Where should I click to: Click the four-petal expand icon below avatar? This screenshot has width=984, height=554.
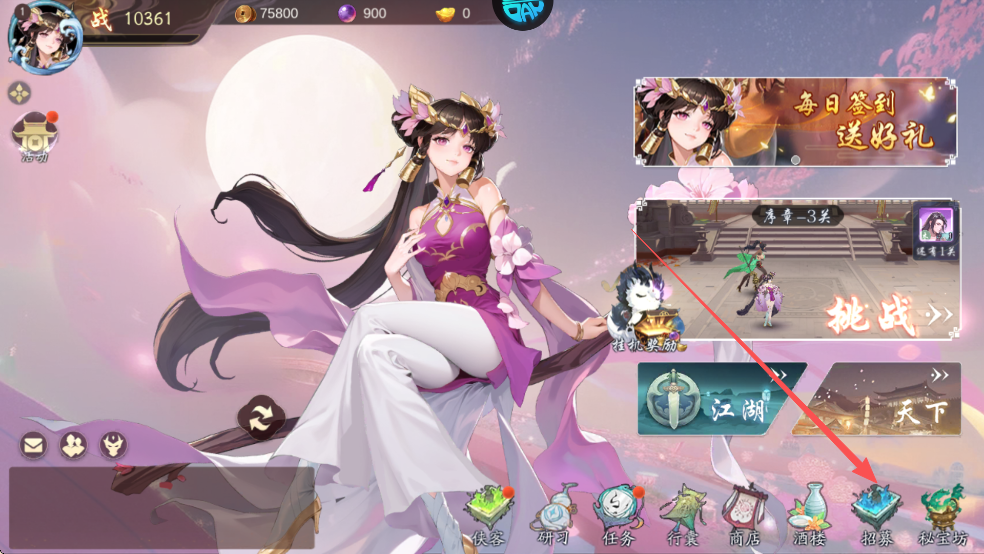[x=20, y=94]
